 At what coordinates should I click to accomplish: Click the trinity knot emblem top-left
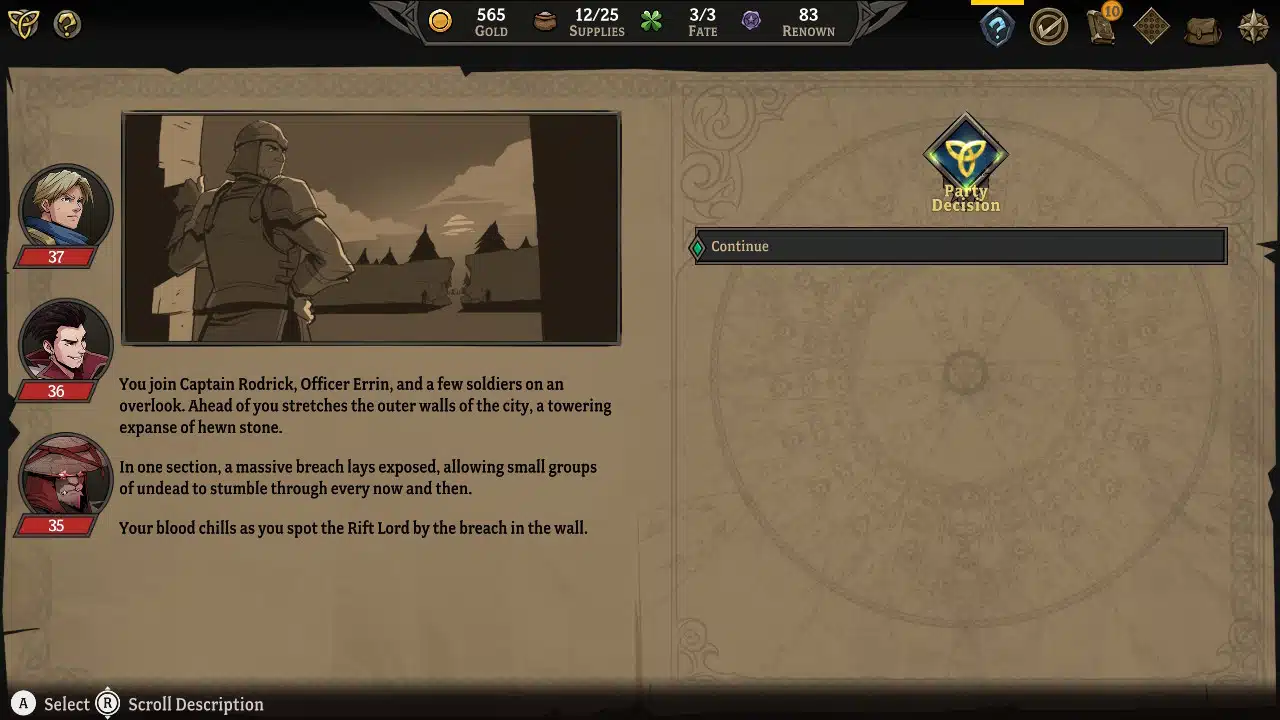(x=24, y=24)
